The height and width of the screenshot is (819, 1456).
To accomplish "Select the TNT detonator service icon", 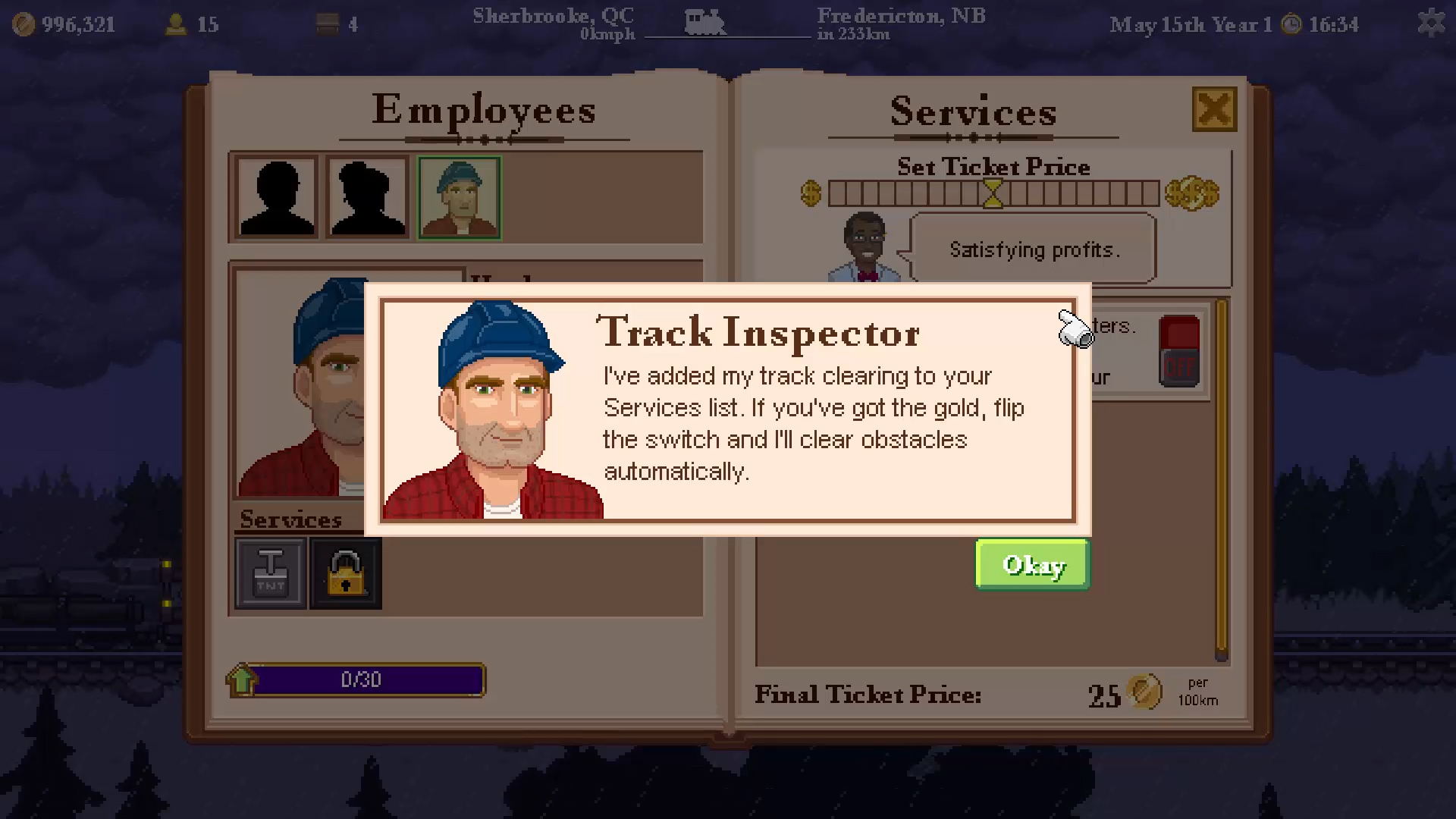I will tap(270, 574).
